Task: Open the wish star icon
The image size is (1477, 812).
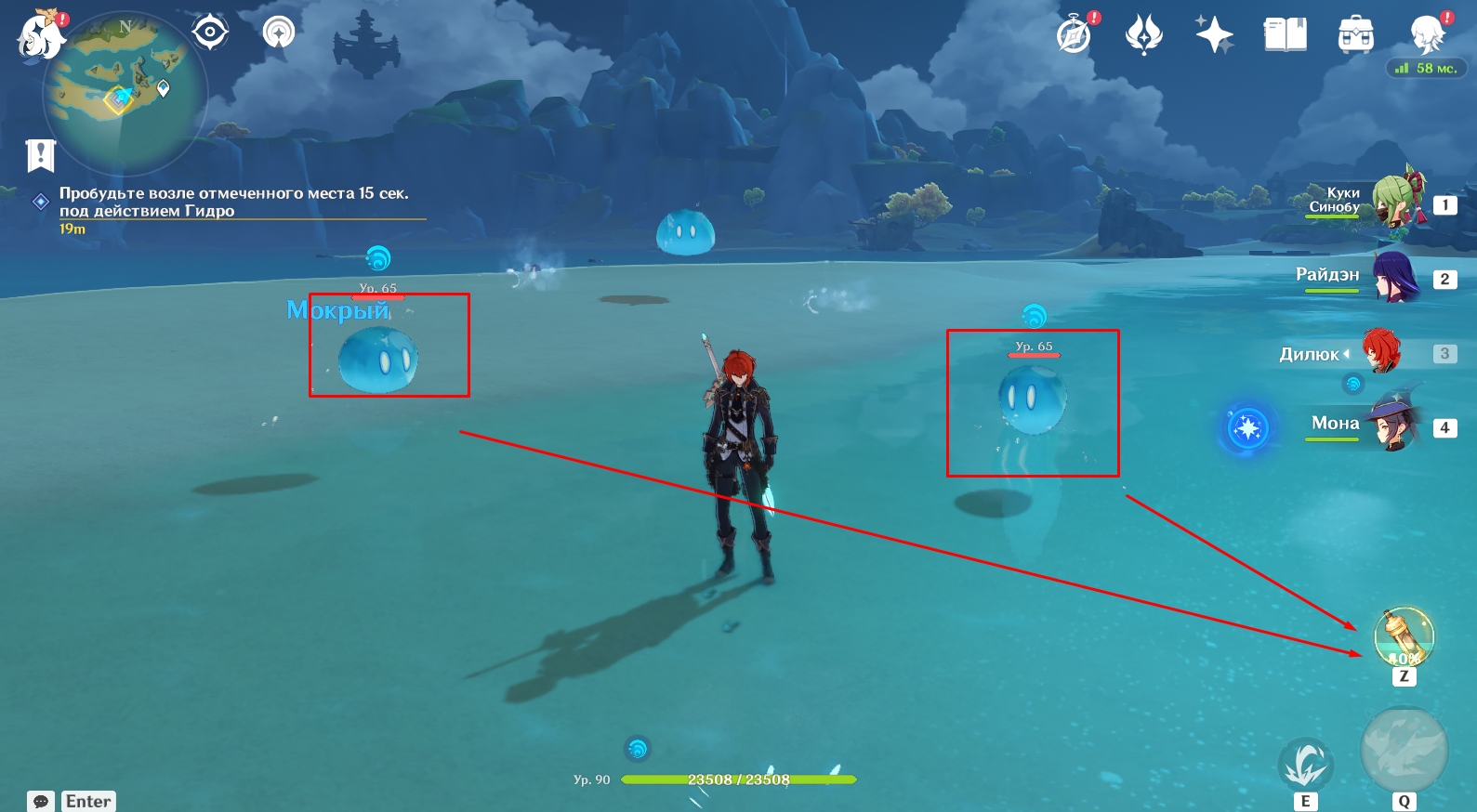Action: click(x=1214, y=35)
